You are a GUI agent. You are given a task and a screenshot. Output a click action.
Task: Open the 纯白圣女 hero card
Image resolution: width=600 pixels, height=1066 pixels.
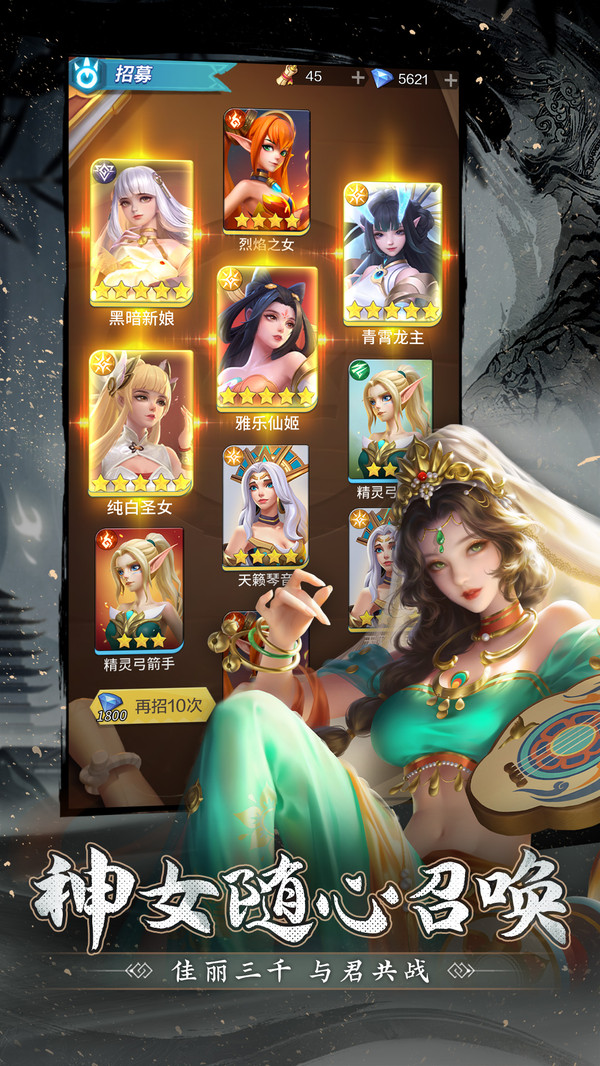[x=141, y=423]
